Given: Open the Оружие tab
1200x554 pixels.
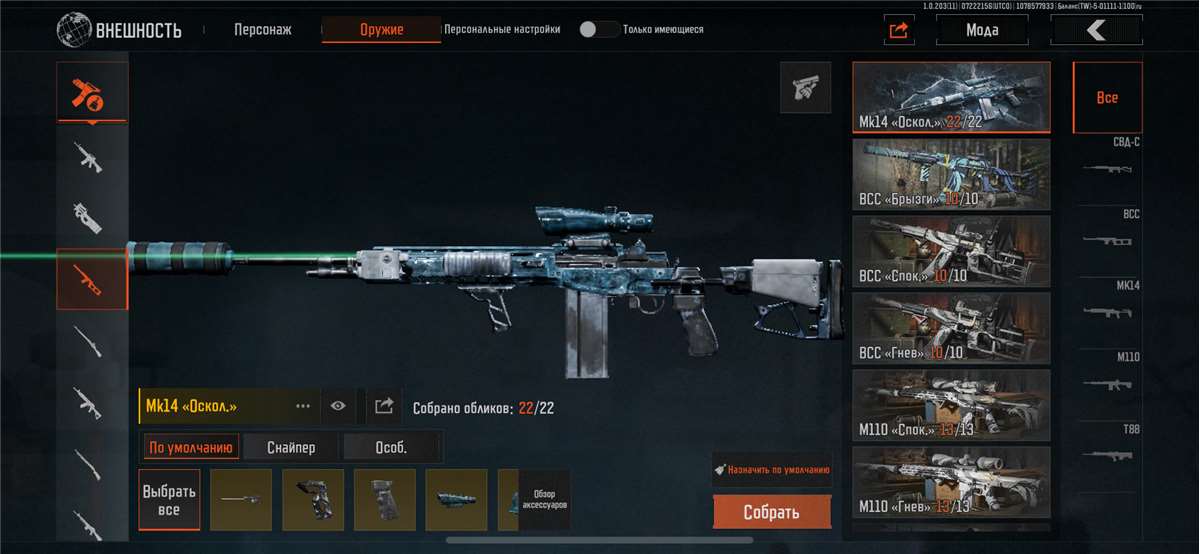Looking at the screenshot, I should [381, 30].
